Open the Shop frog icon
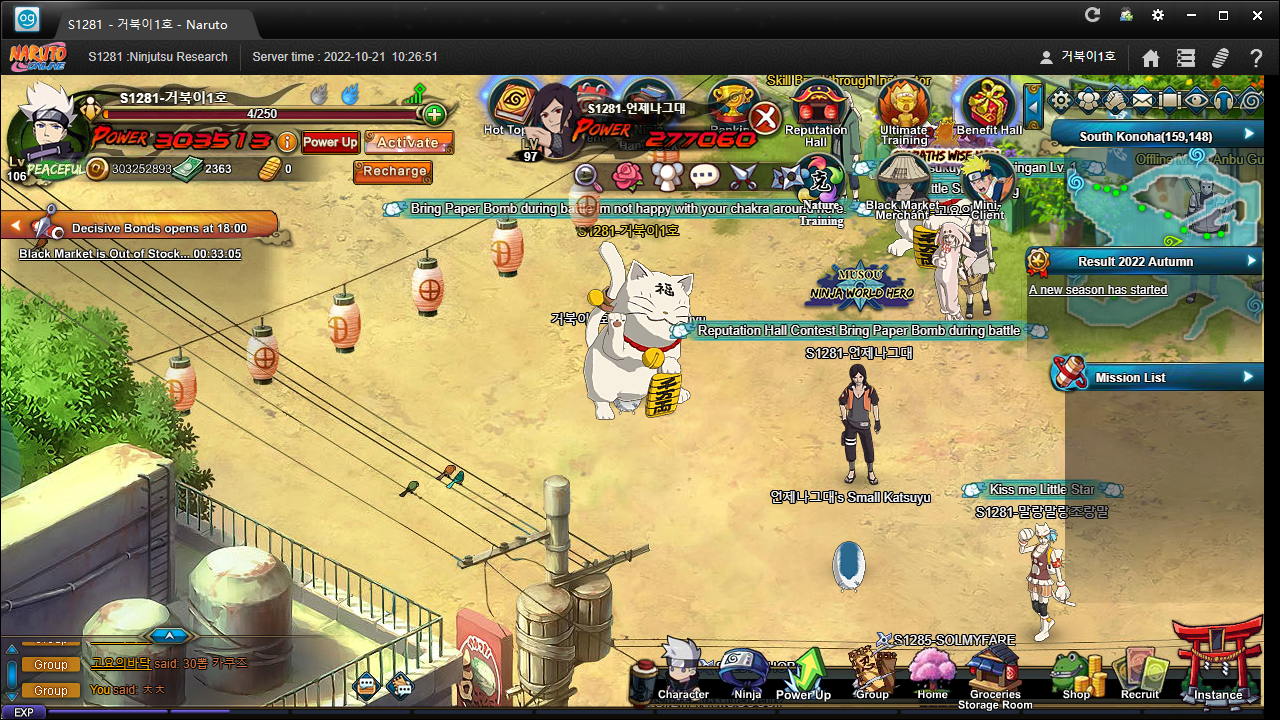This screenshot has height=720, width=1280. pyautogui.click(x=1076, y=674)
